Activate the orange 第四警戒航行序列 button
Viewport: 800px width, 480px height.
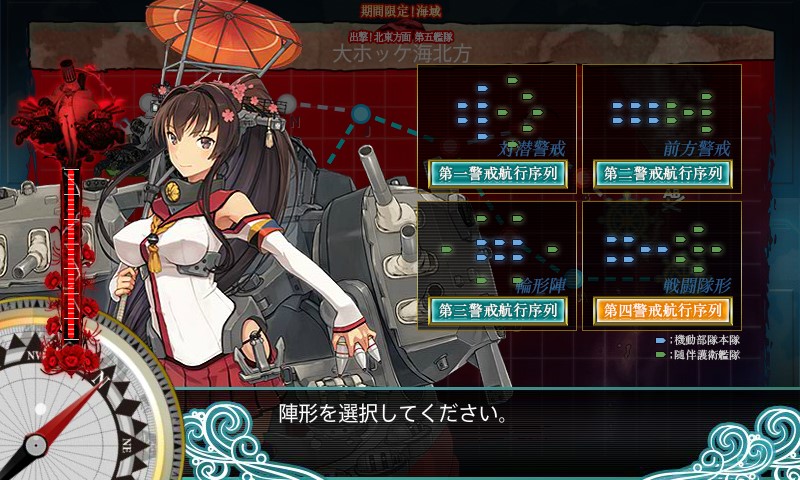662,310
